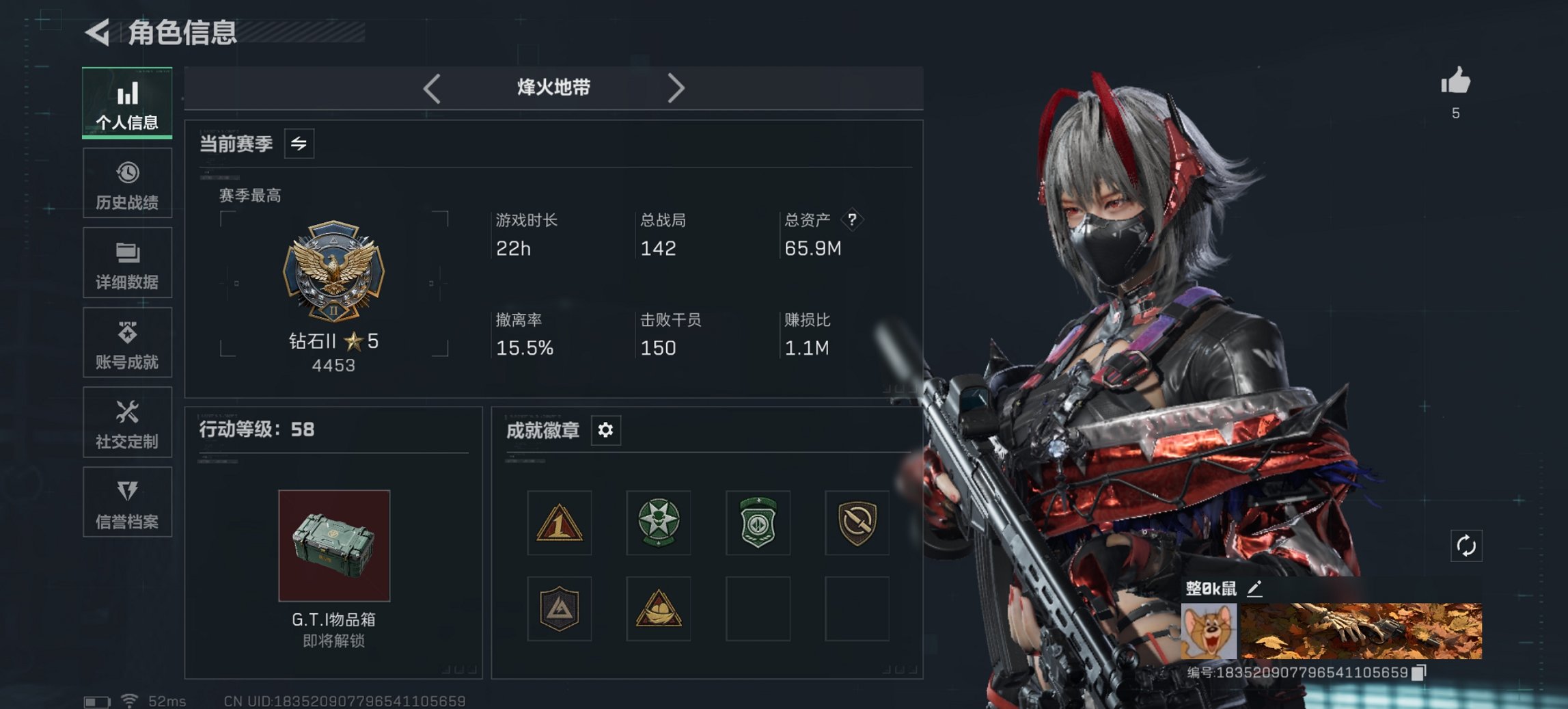Open the 历史战绩 panel from the sidebar

pos(127,183)
